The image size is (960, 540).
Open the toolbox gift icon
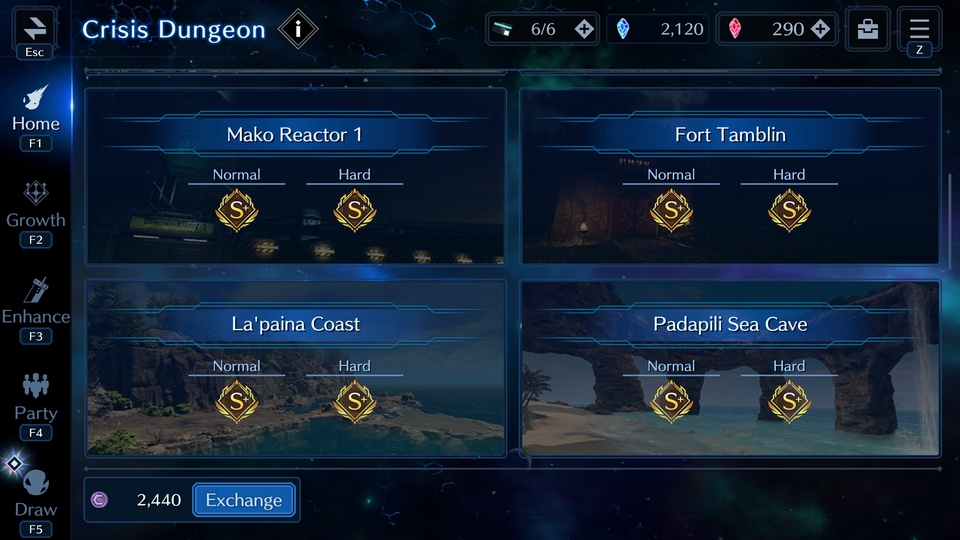click(x=868, y=29)
